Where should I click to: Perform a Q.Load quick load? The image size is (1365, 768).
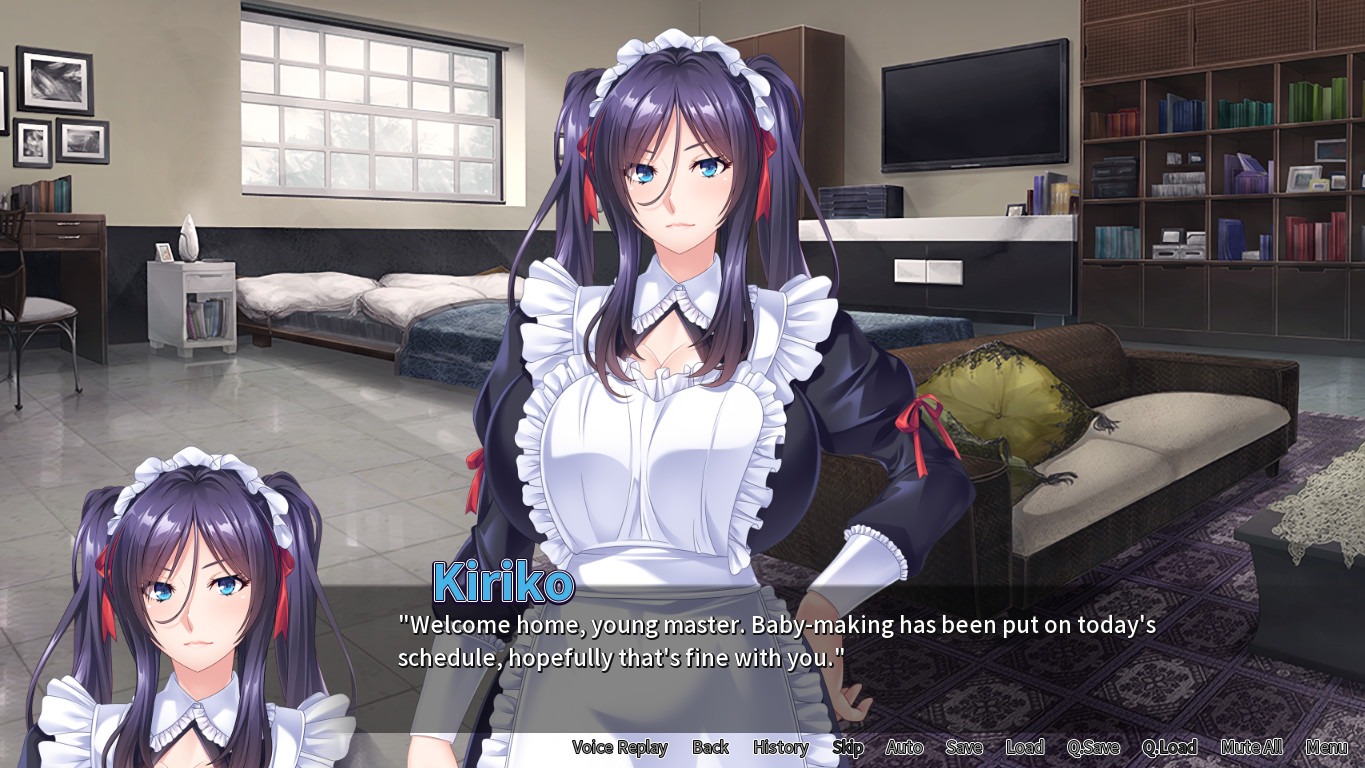pos(1169,747)
